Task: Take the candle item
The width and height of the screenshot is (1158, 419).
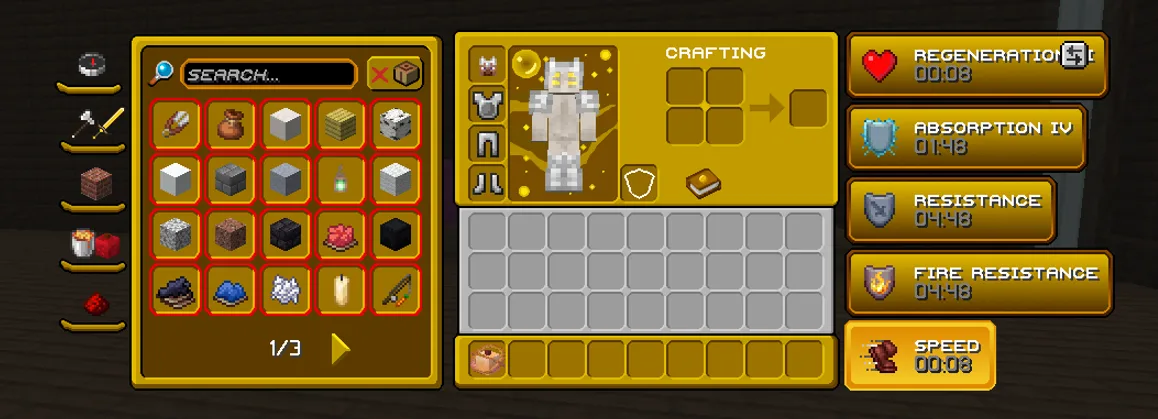Action: tap(342, 290)
